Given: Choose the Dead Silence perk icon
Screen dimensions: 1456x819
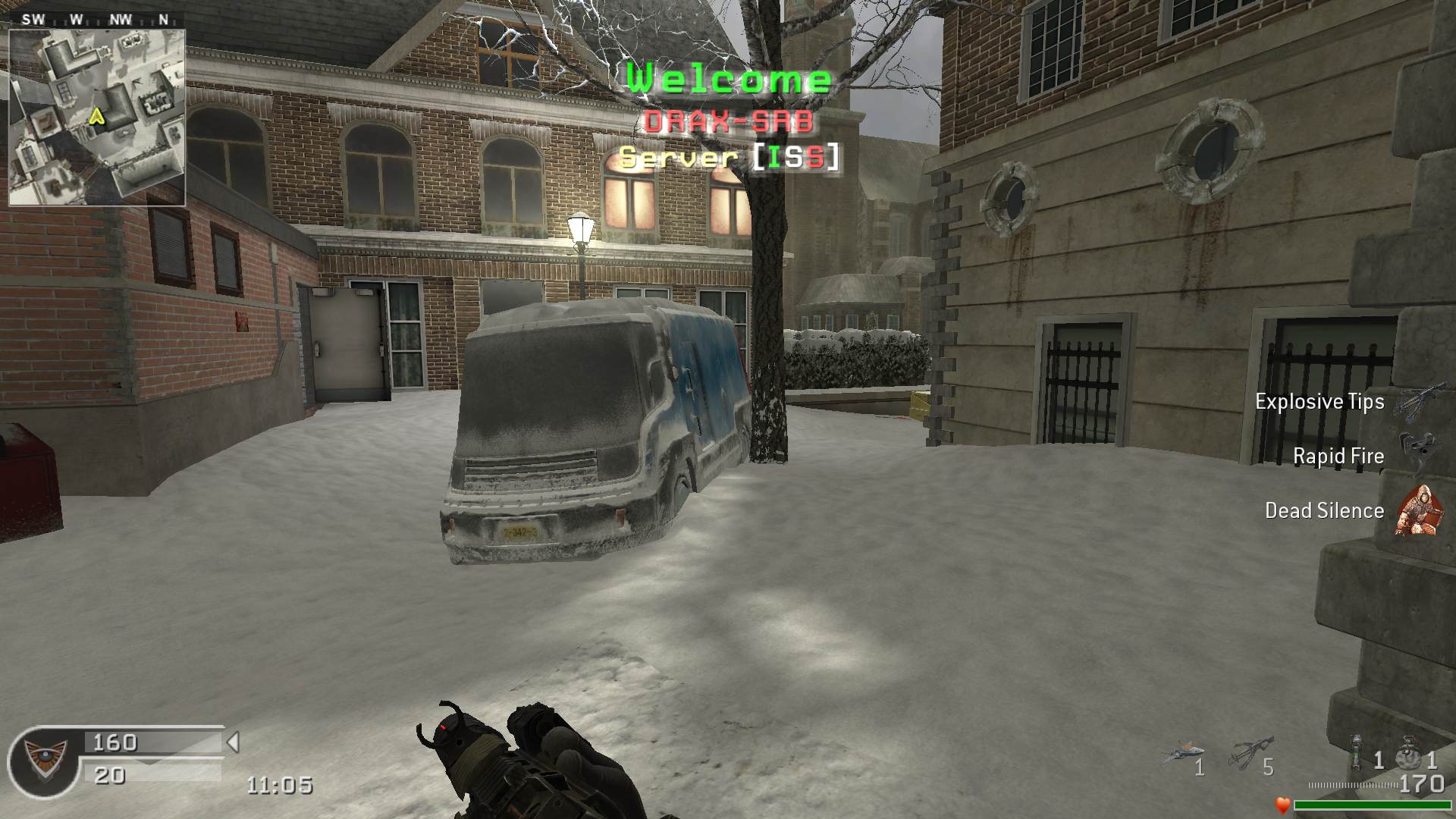Looking at the screenshot, I should (1415, 510).
